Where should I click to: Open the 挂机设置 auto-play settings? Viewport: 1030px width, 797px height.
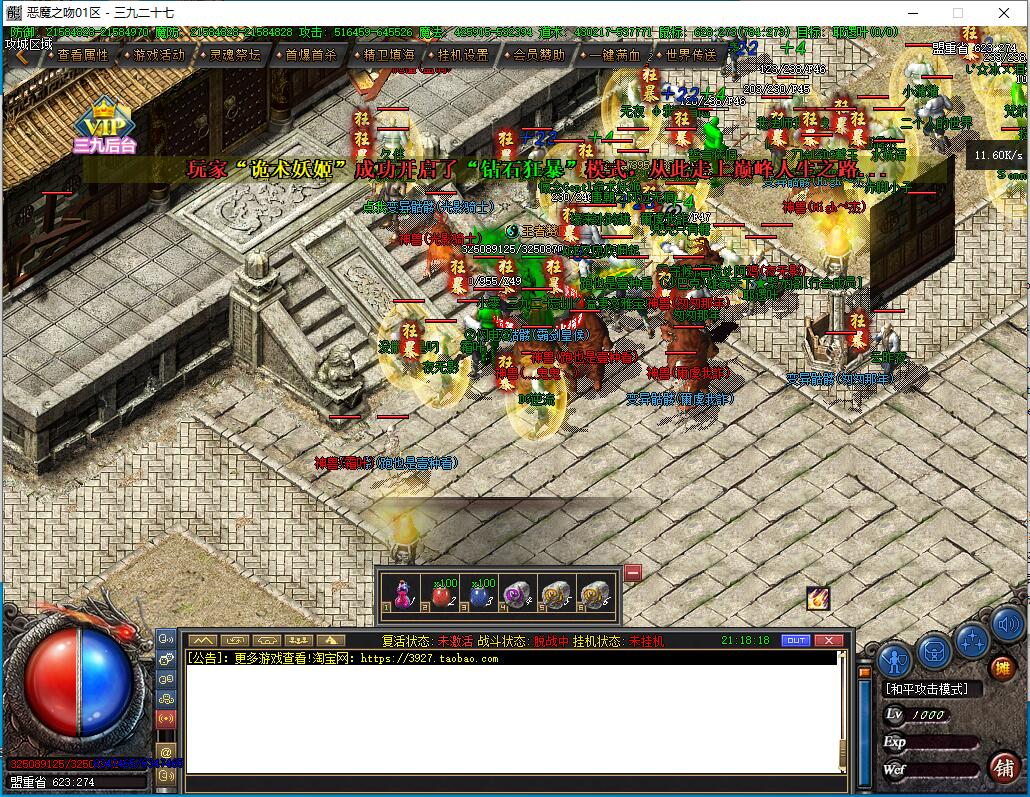(462, 55)
